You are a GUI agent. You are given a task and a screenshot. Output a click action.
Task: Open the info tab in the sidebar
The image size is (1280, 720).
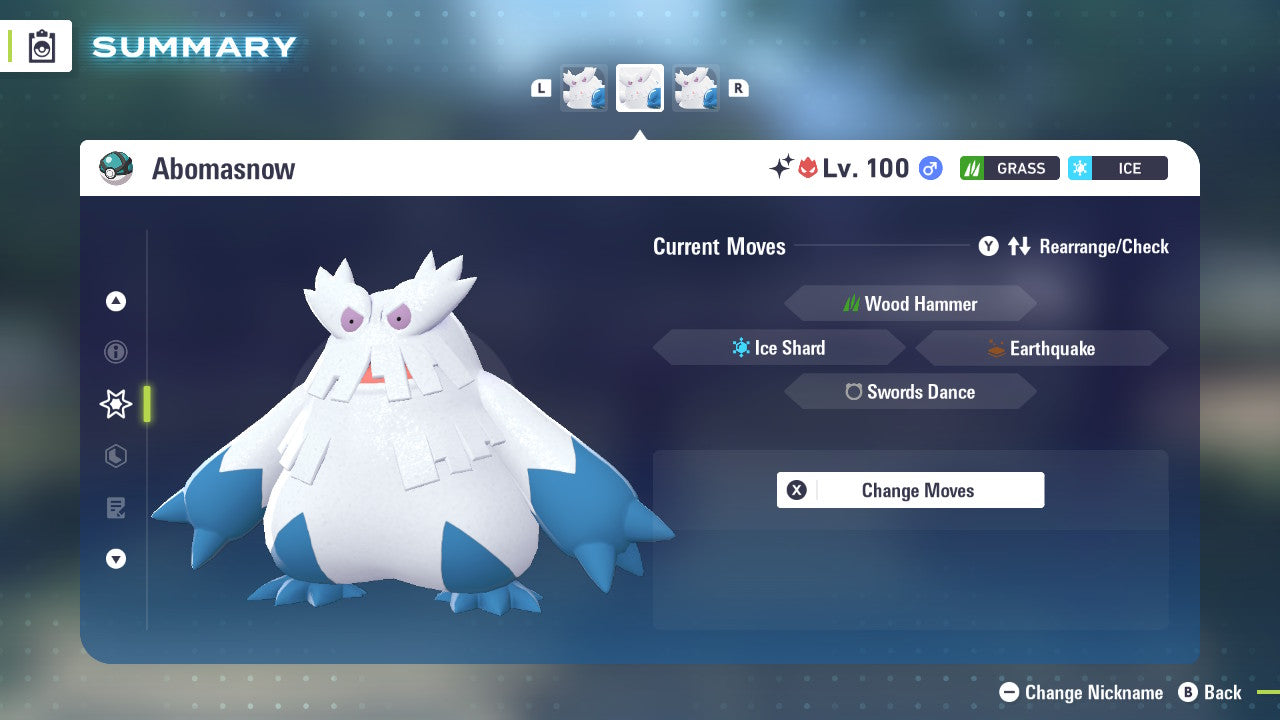[115, 352]
